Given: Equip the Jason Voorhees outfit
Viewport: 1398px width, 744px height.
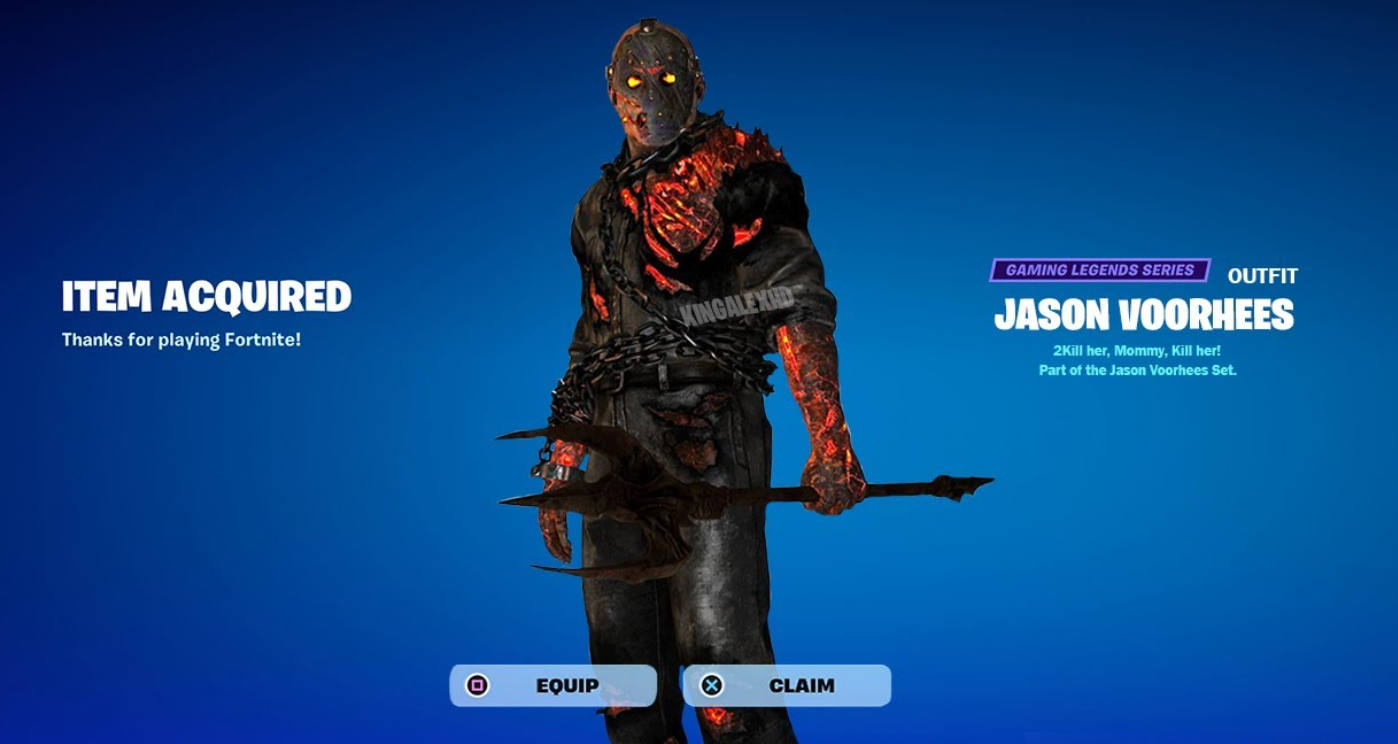Looking at the screenshot, I should (x=553, y=686).
